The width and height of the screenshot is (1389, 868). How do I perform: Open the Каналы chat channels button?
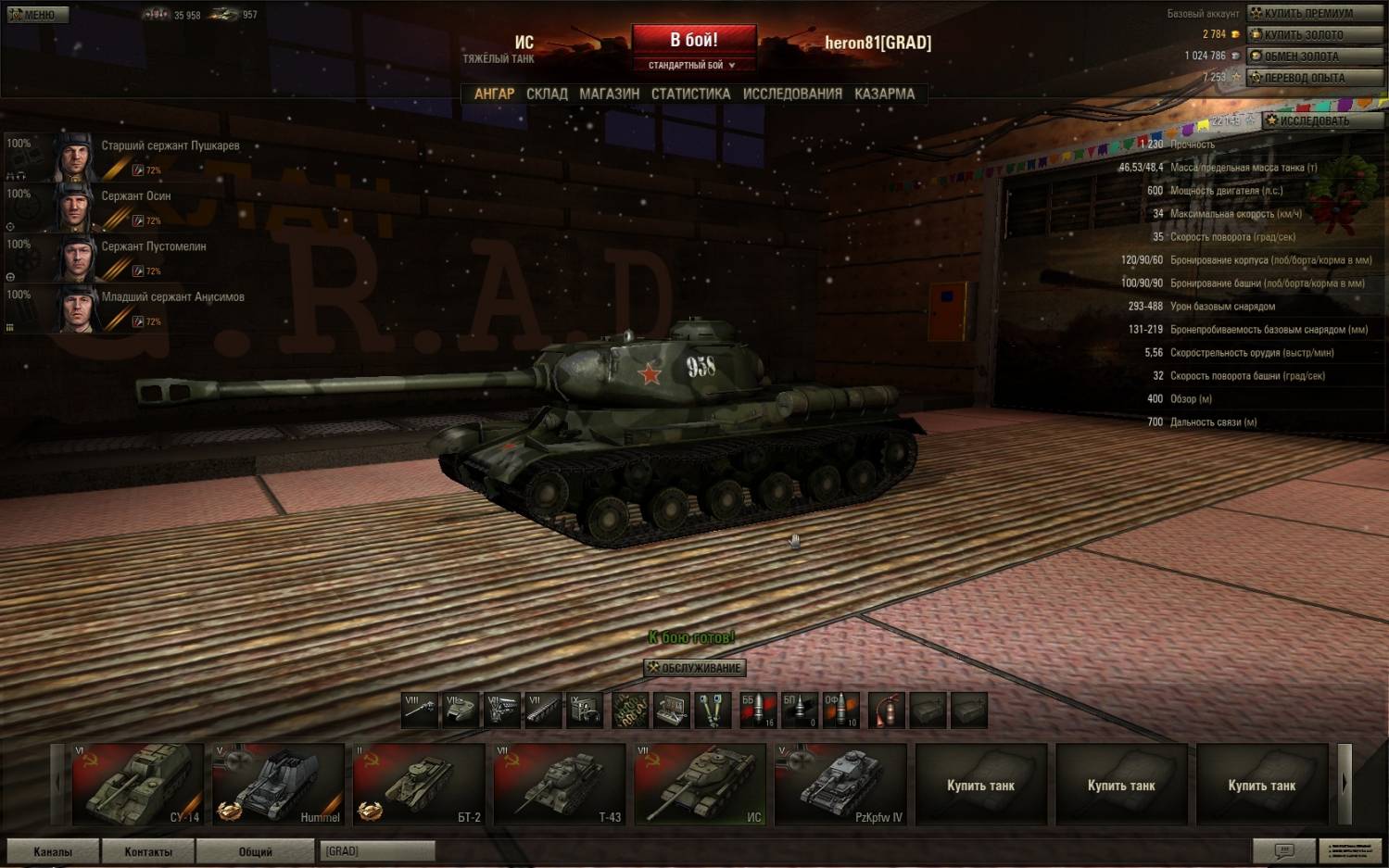53,851
